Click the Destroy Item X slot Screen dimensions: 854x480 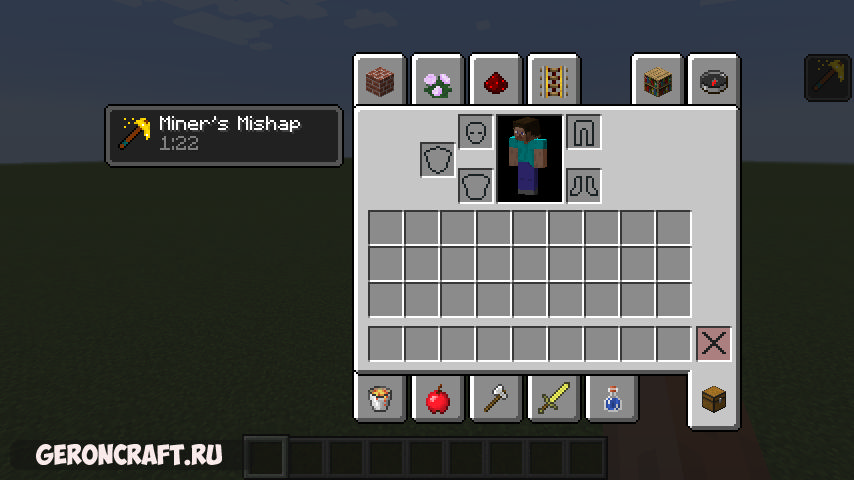coord(713,344)
